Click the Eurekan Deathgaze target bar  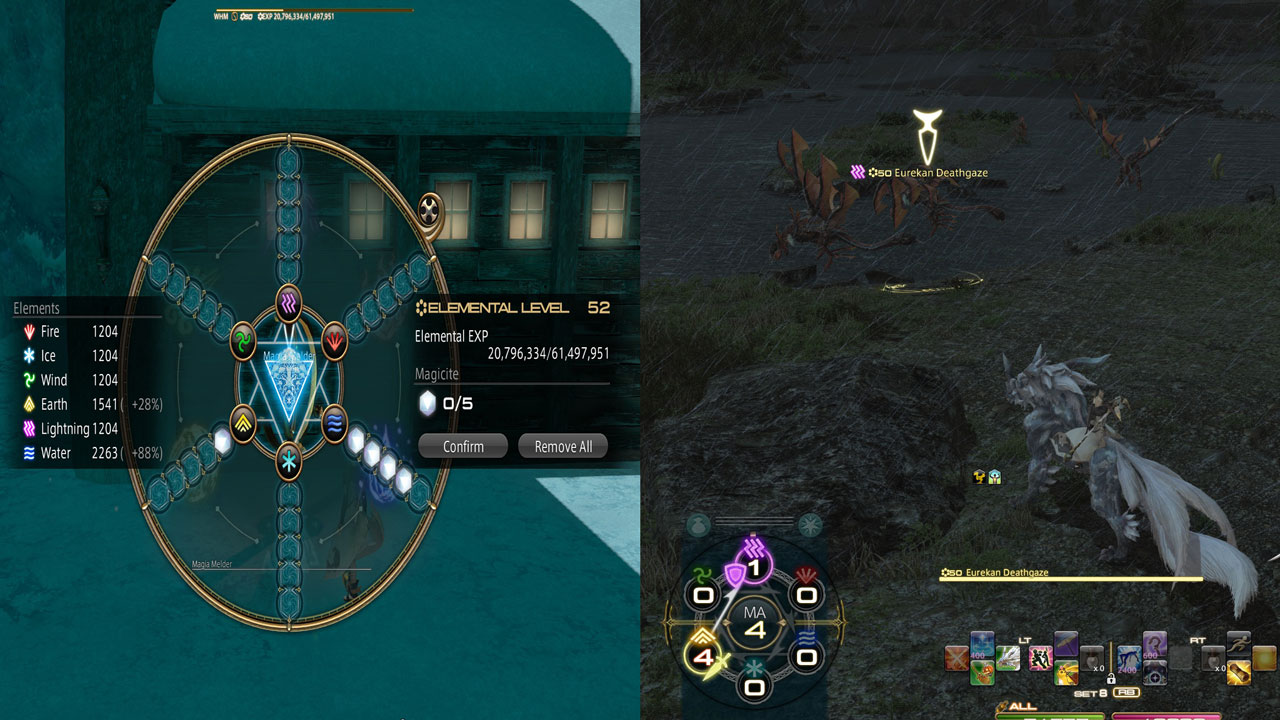pos(1070,577)
